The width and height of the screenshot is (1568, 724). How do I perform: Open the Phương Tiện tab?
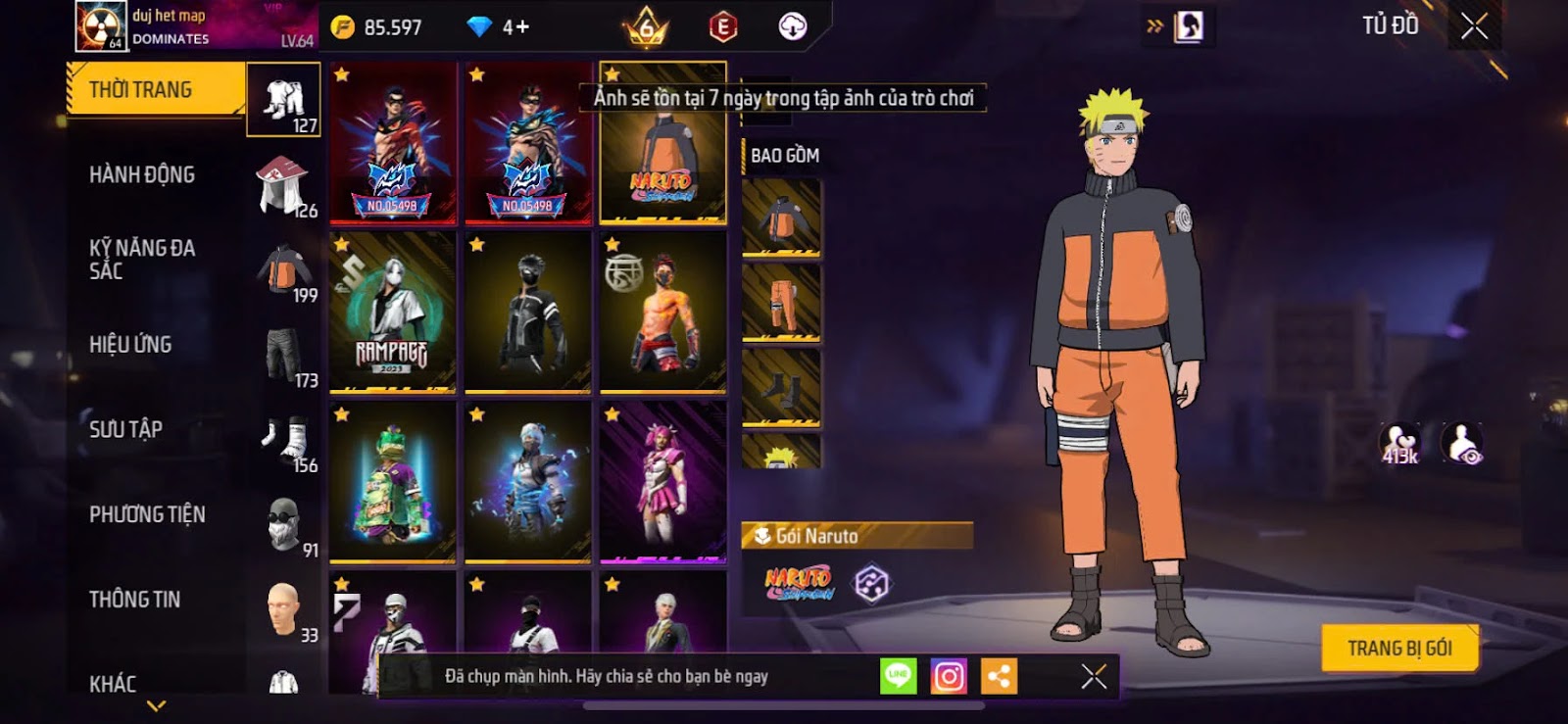(147, 514)
